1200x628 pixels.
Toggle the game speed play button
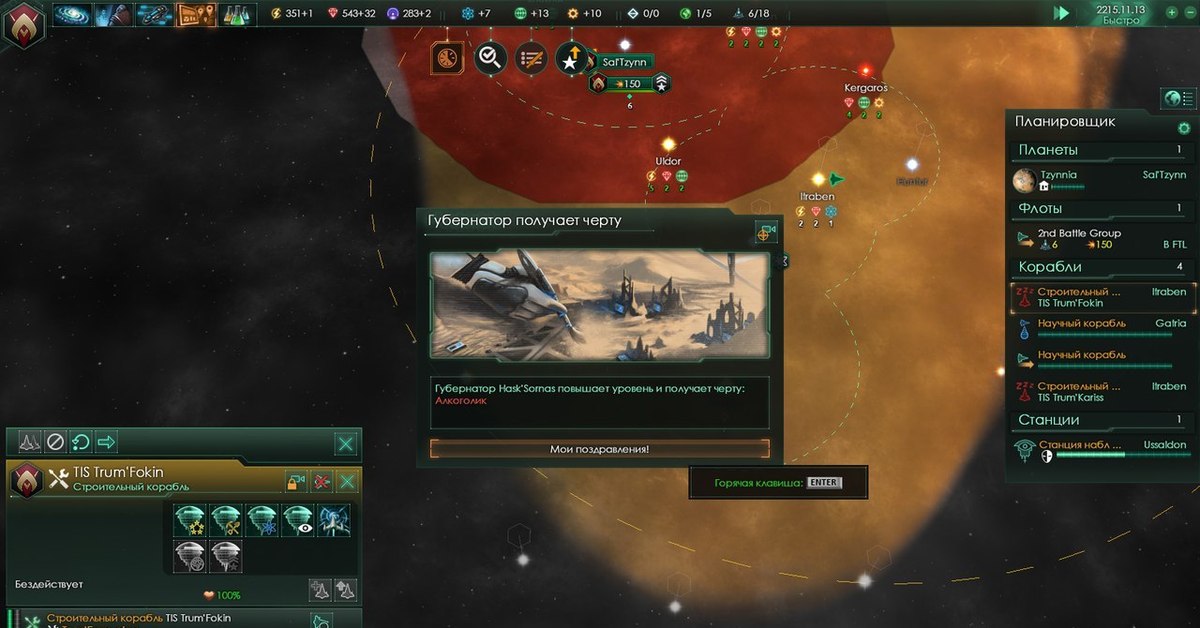(x=1061, y=13)
